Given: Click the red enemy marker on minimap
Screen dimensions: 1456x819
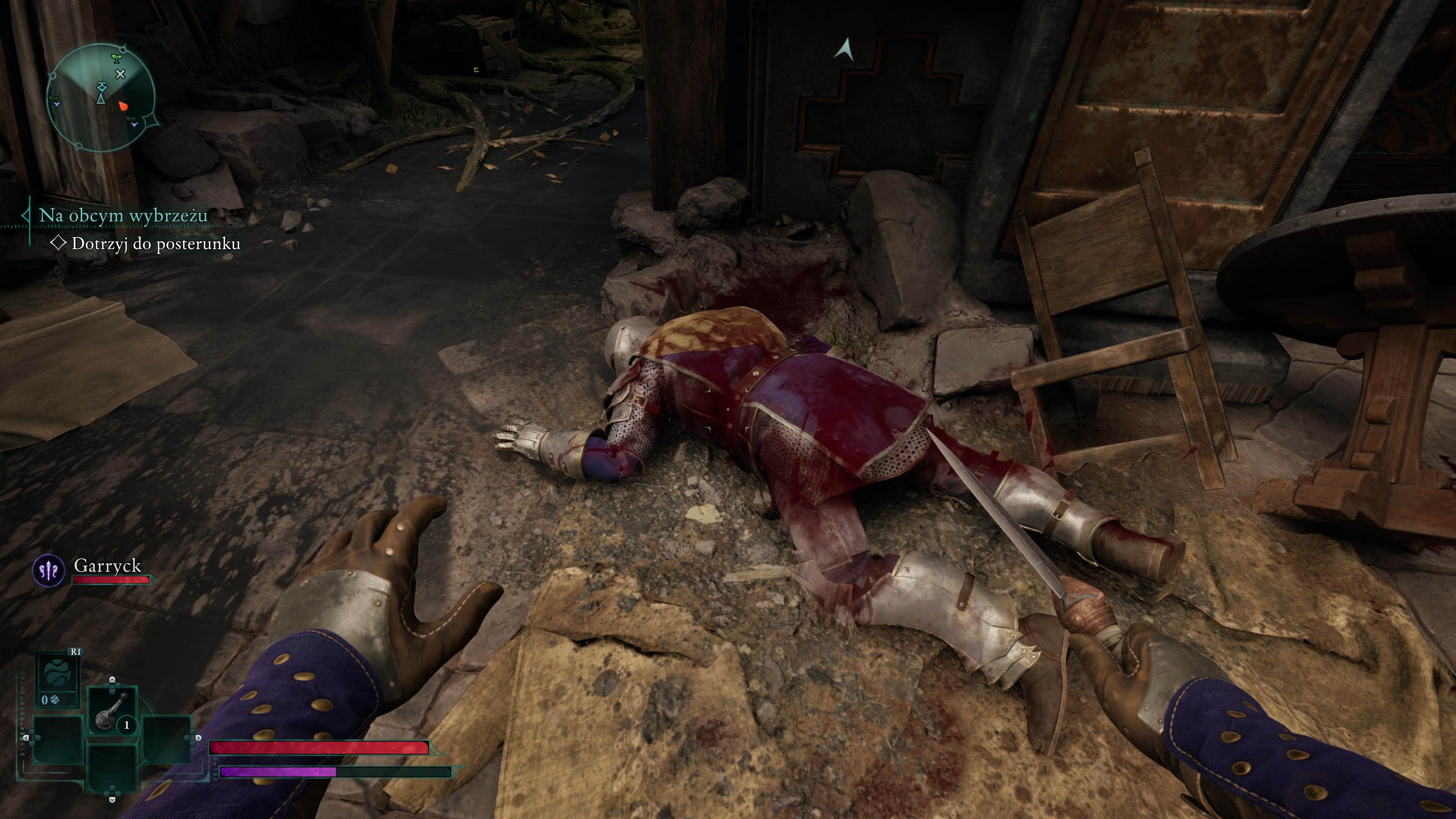Looking at the screenshot, I should tap(123, 105).
